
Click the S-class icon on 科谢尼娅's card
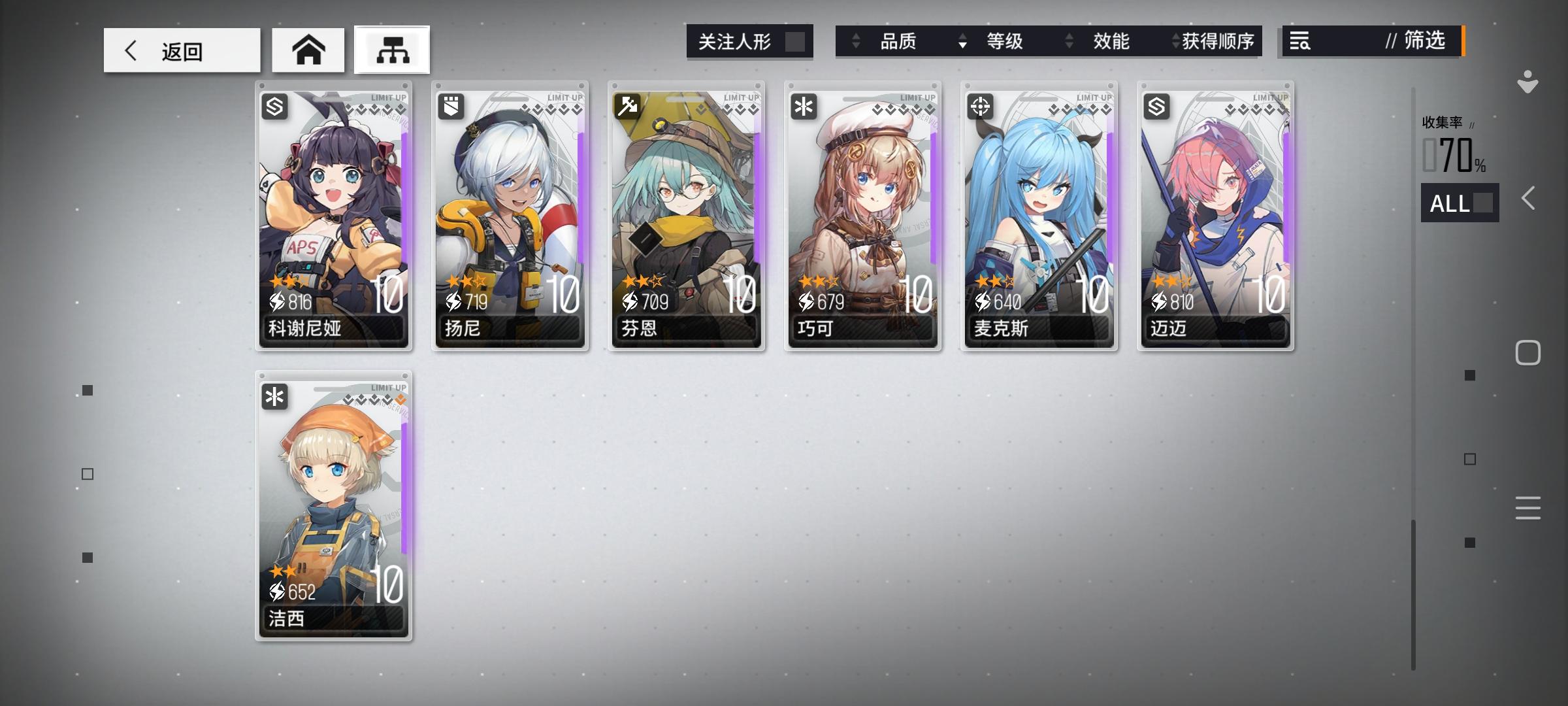(274, 106)
